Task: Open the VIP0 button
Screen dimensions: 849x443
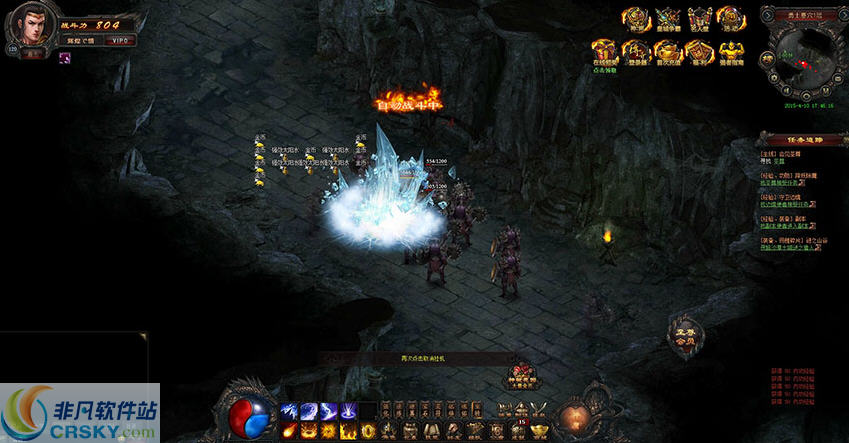Action: click(120, 40)
